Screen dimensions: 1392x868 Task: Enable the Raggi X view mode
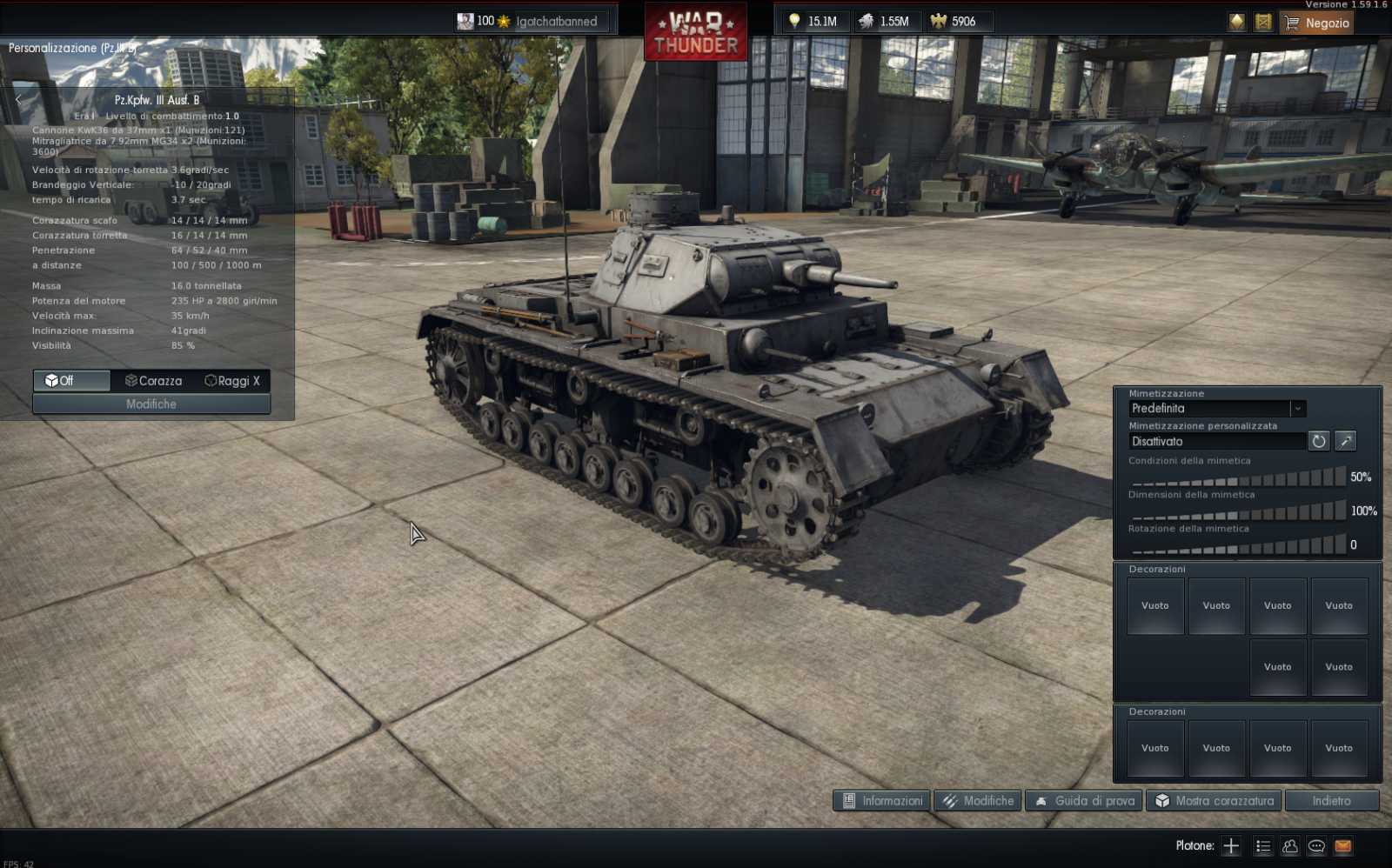tap(231, 380)
